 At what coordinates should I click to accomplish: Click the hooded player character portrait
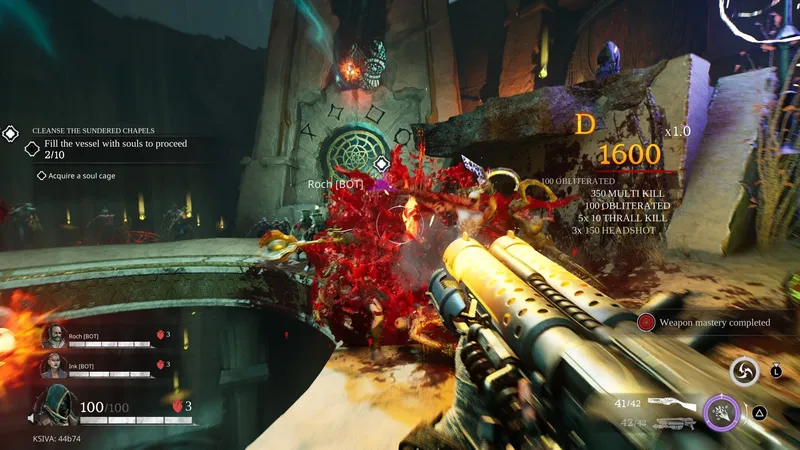tap(56, 407)
